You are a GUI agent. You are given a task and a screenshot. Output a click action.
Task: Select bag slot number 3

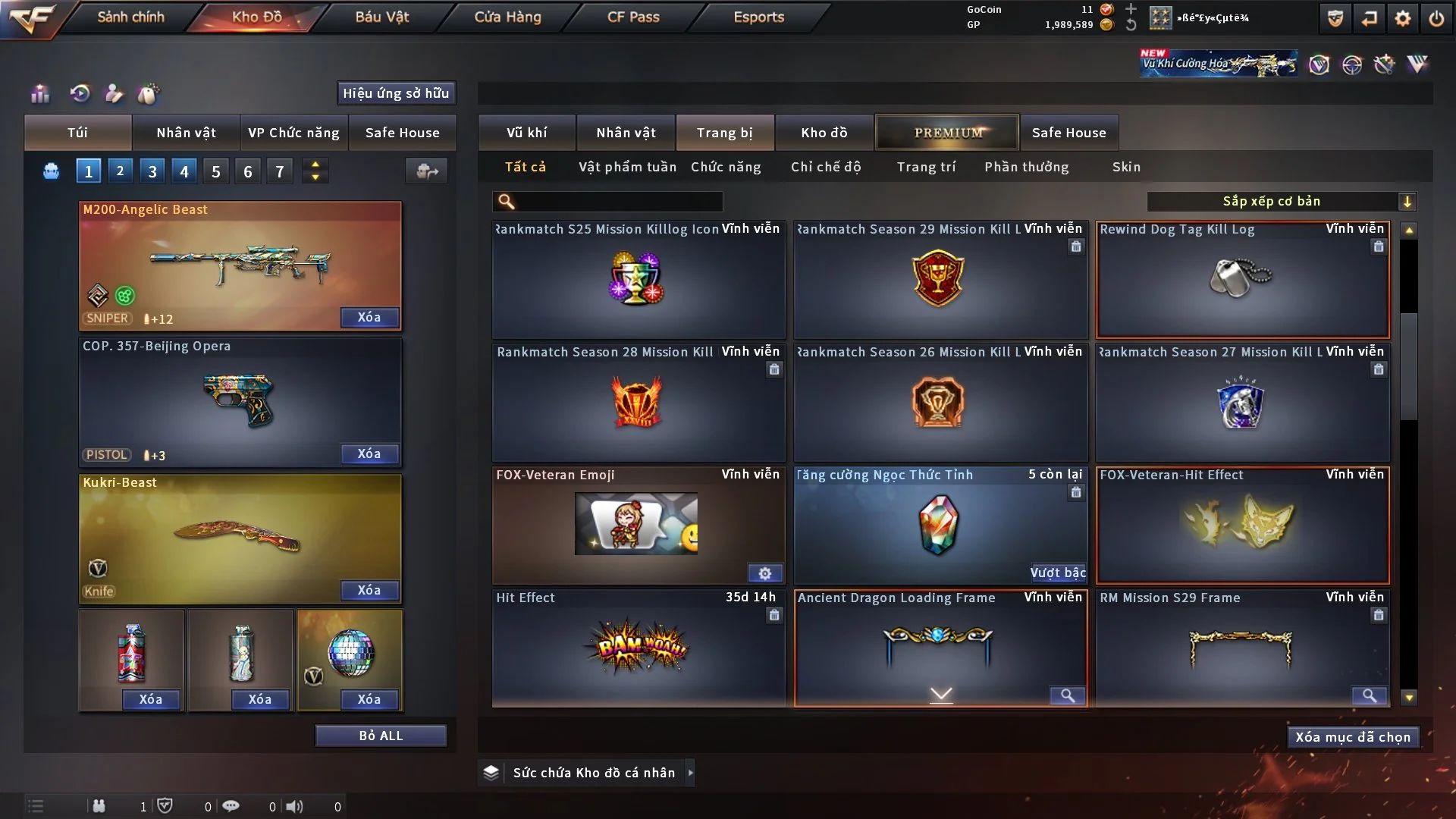point(152,171)
